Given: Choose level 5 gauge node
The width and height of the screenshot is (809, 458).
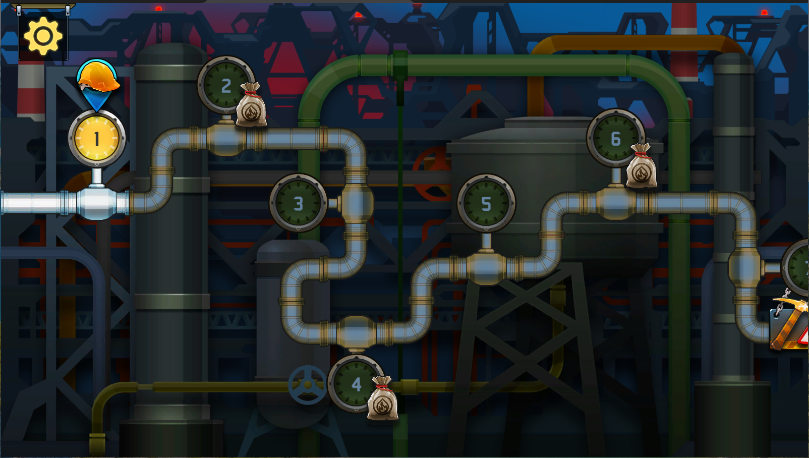Looking at the screenshot, I should 486,204.
